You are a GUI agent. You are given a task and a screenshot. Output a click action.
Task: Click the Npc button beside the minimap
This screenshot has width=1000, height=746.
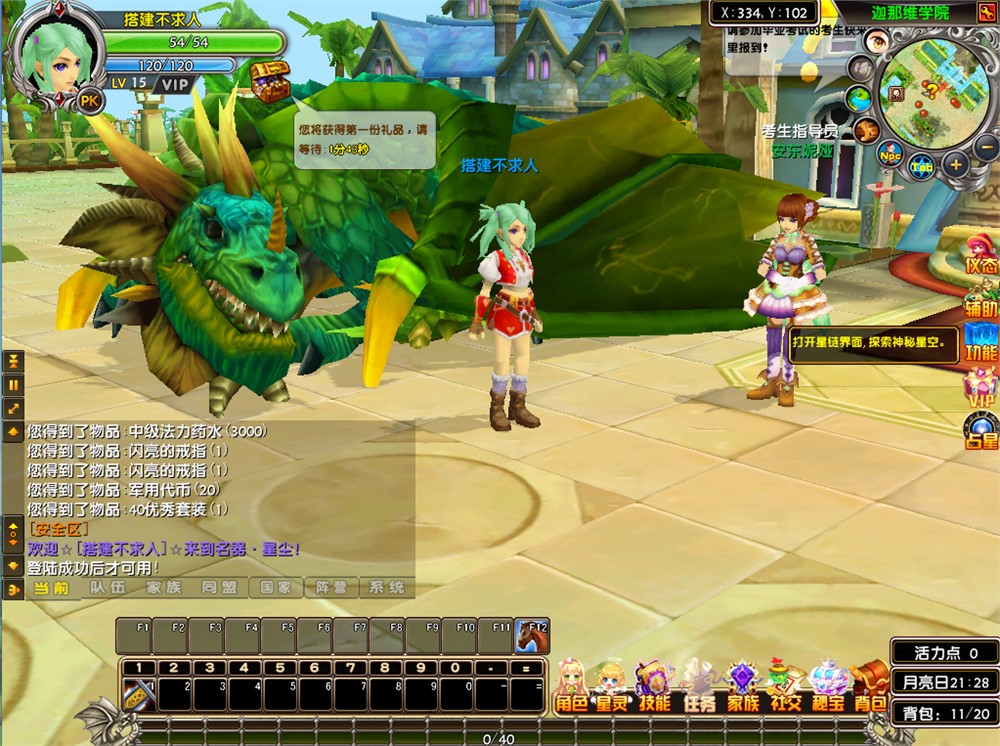889,154
